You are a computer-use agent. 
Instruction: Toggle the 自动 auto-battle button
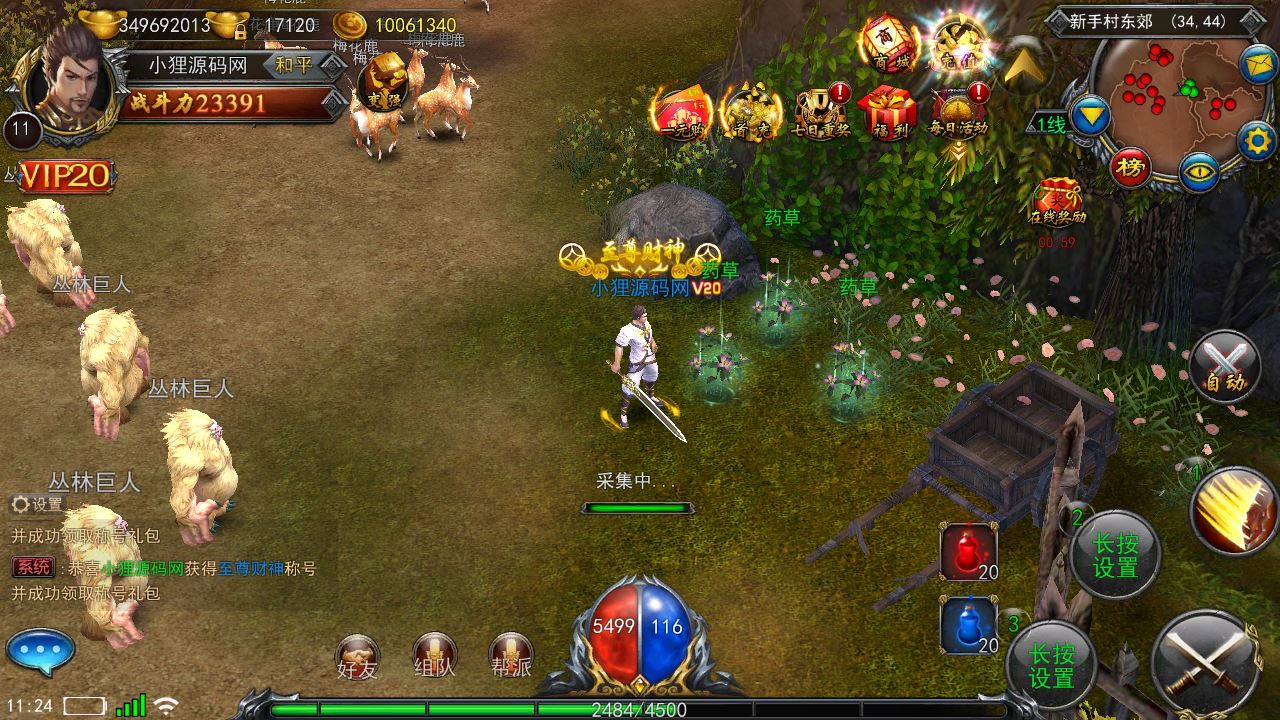click(1225, 366)
